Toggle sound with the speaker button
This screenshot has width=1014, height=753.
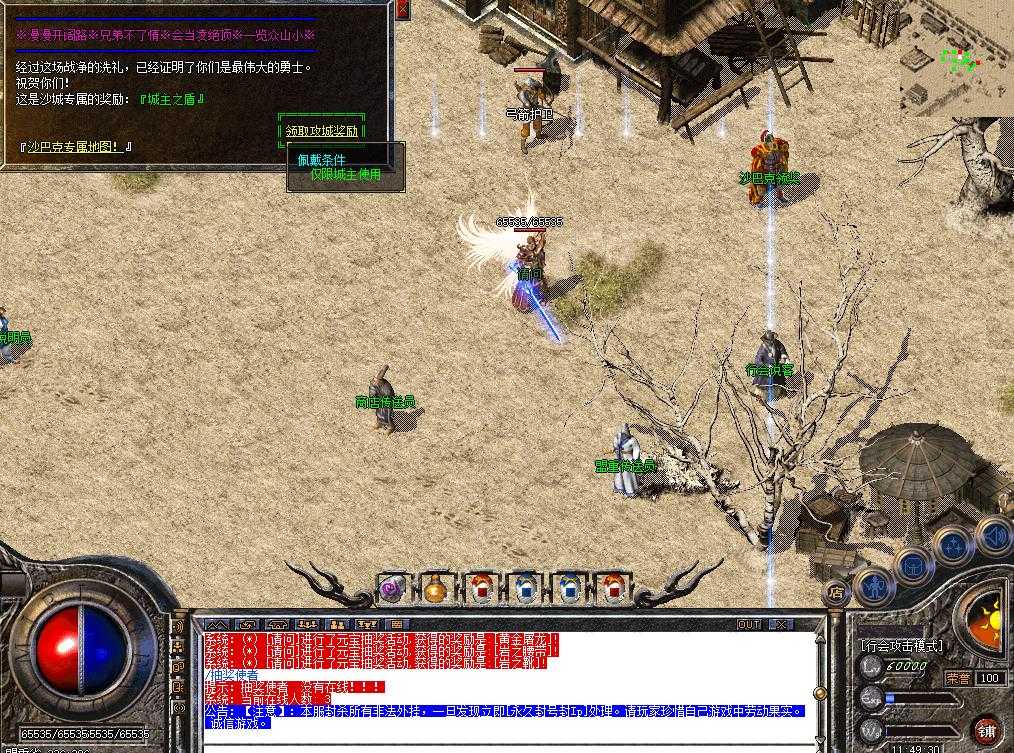(992, 534)
